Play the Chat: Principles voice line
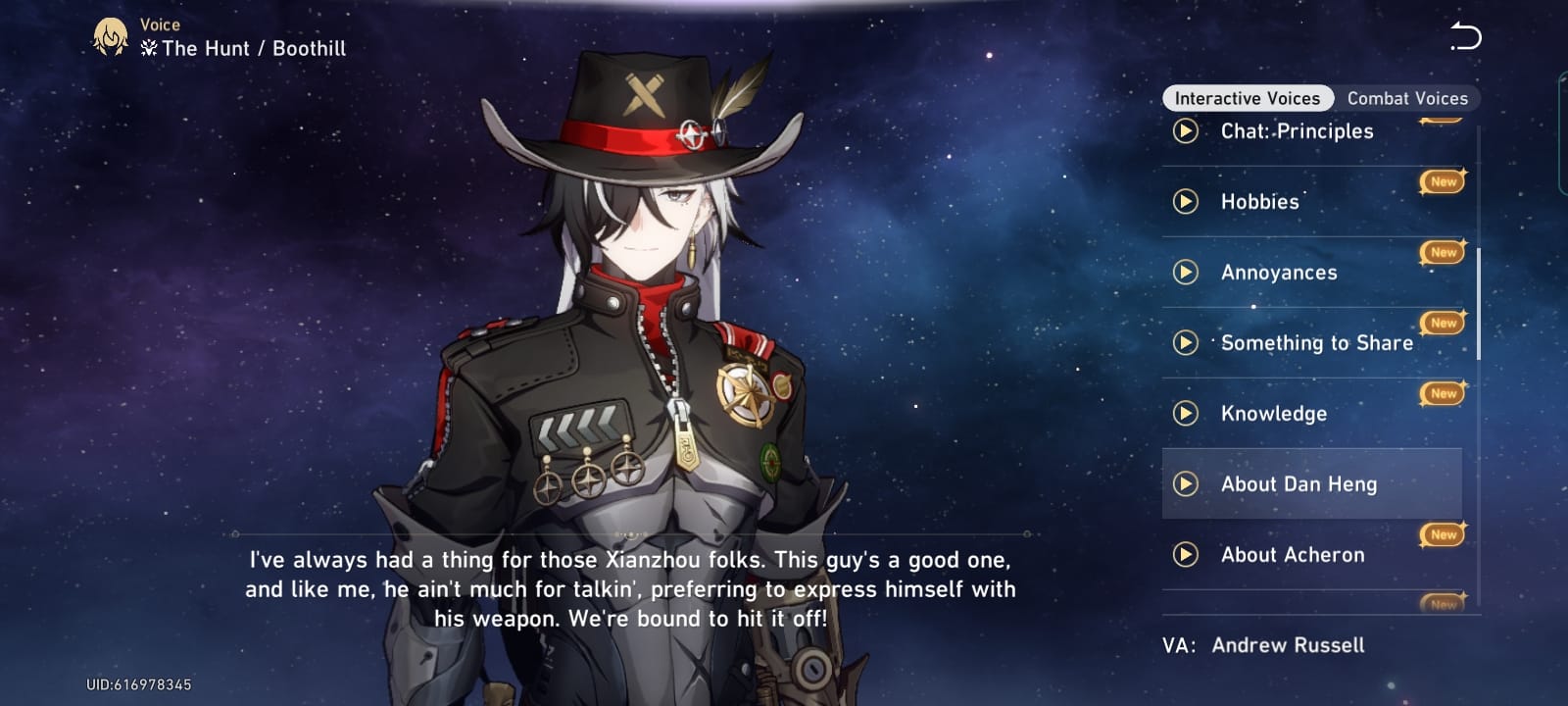The image size is (1568, 706). coord(1186,131)
